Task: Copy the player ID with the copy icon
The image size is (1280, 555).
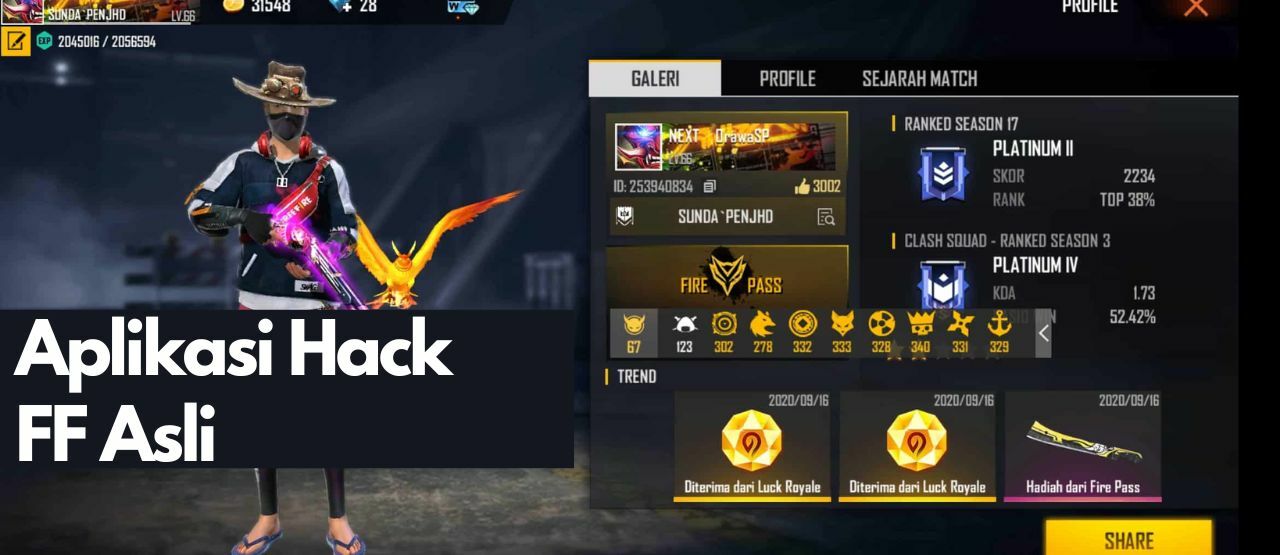Action: pos(710,186)
